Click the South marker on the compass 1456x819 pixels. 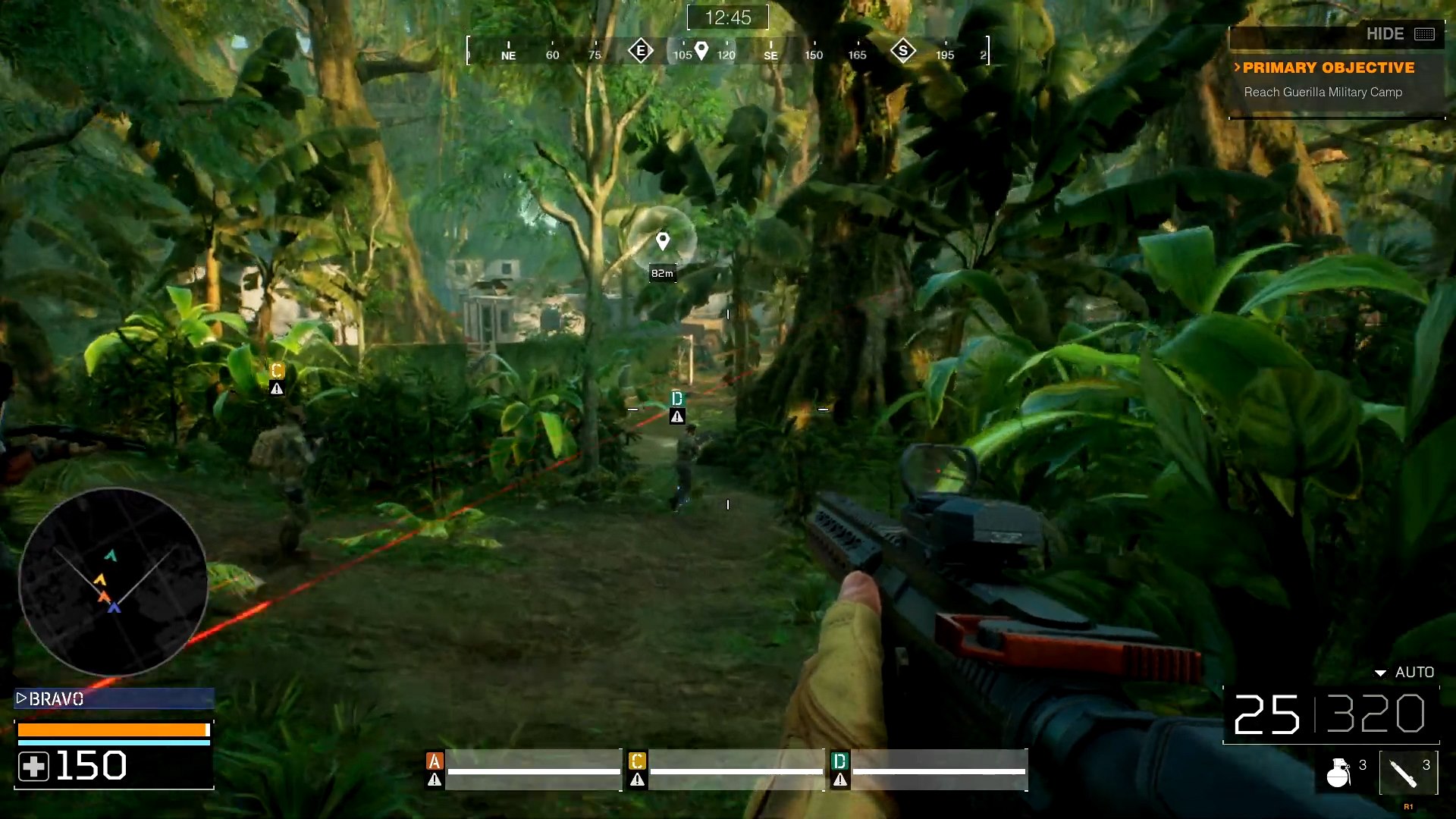(902, 51)
